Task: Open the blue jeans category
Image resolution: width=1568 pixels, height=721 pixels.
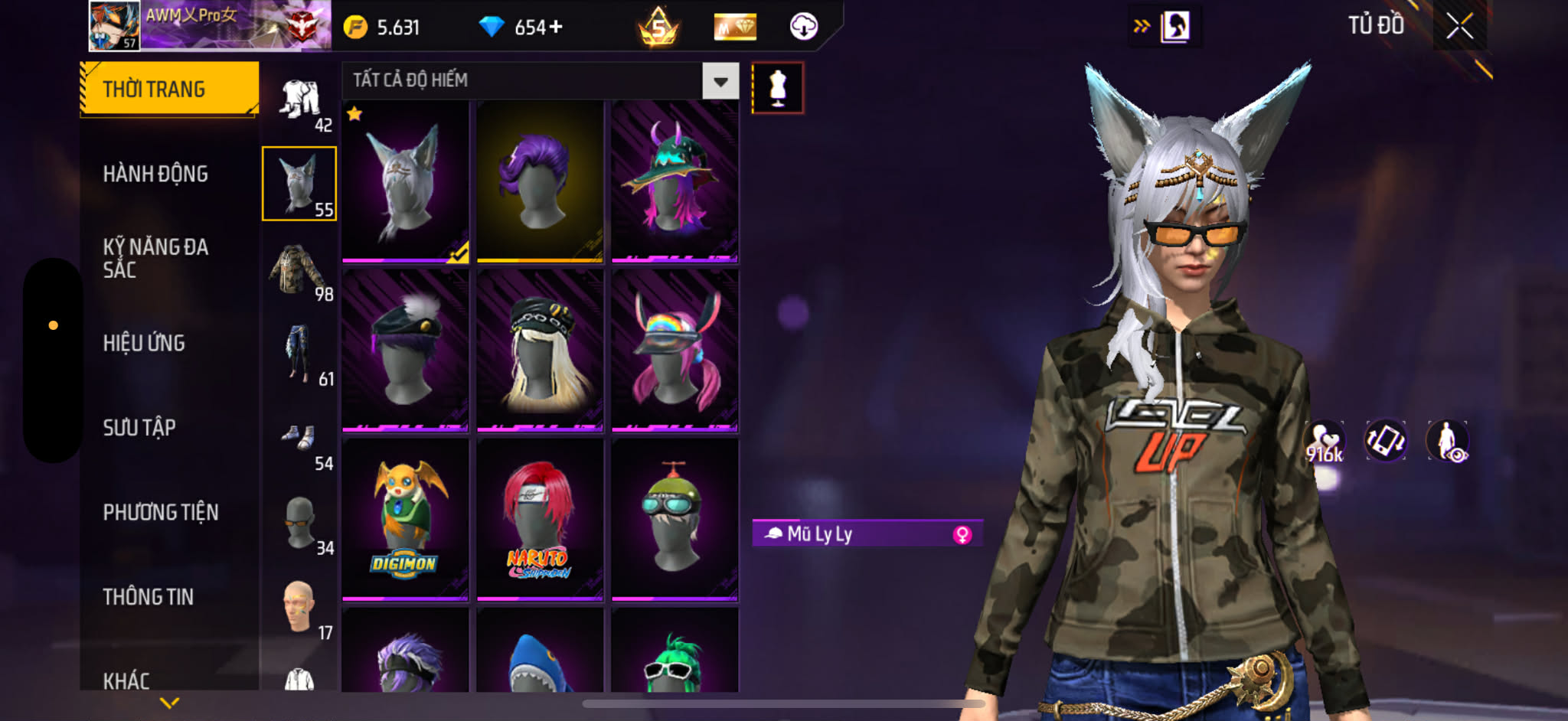Action: tap(299, 354)
